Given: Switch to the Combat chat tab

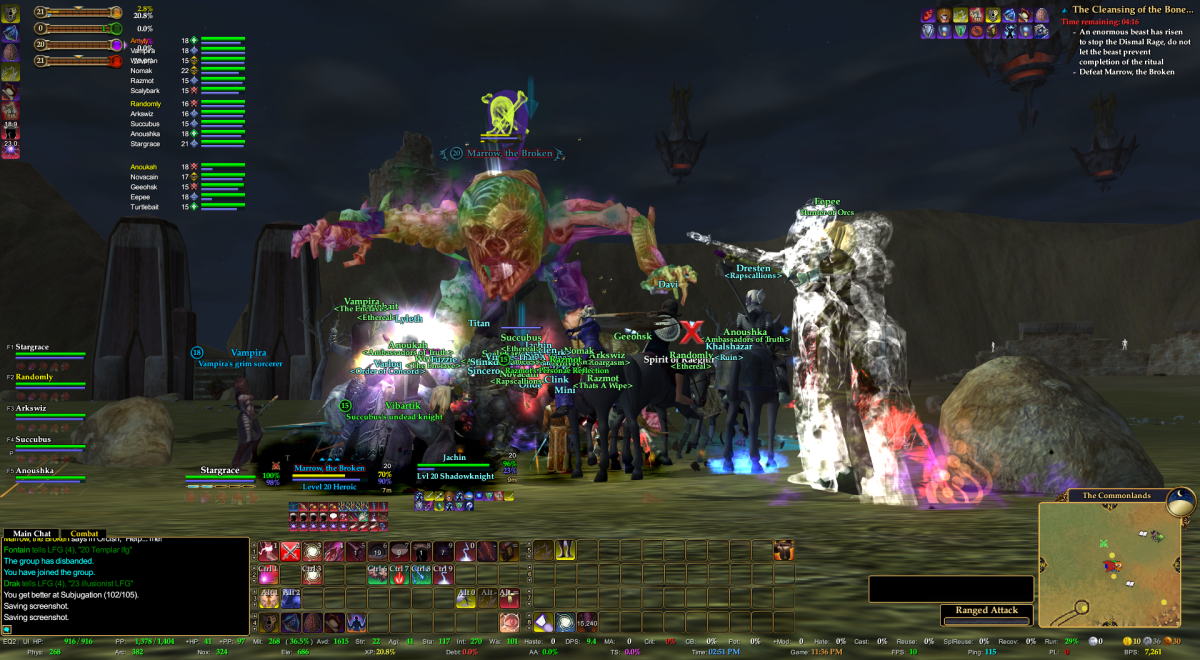Looking at the screenshot, I should point(83,534).
